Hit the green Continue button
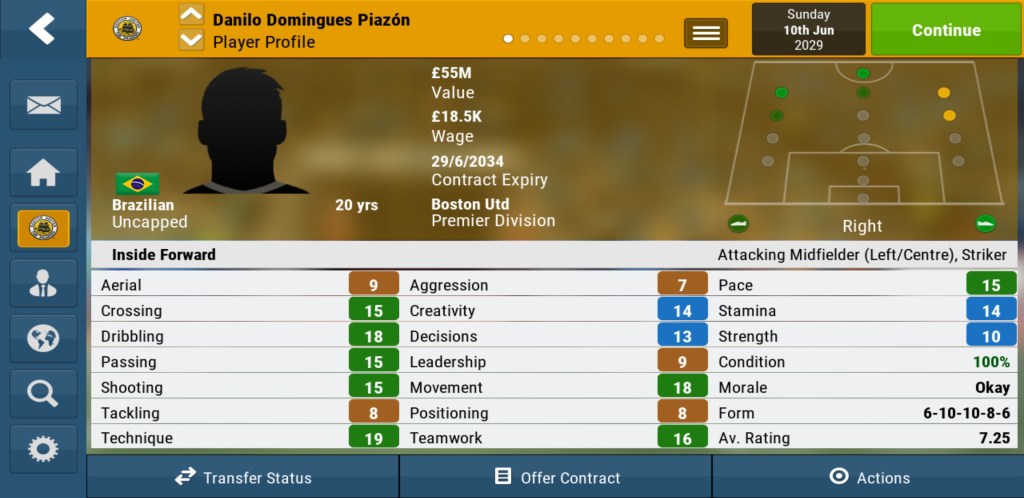This screenshot has width=1024, height=498. [946, 30]
